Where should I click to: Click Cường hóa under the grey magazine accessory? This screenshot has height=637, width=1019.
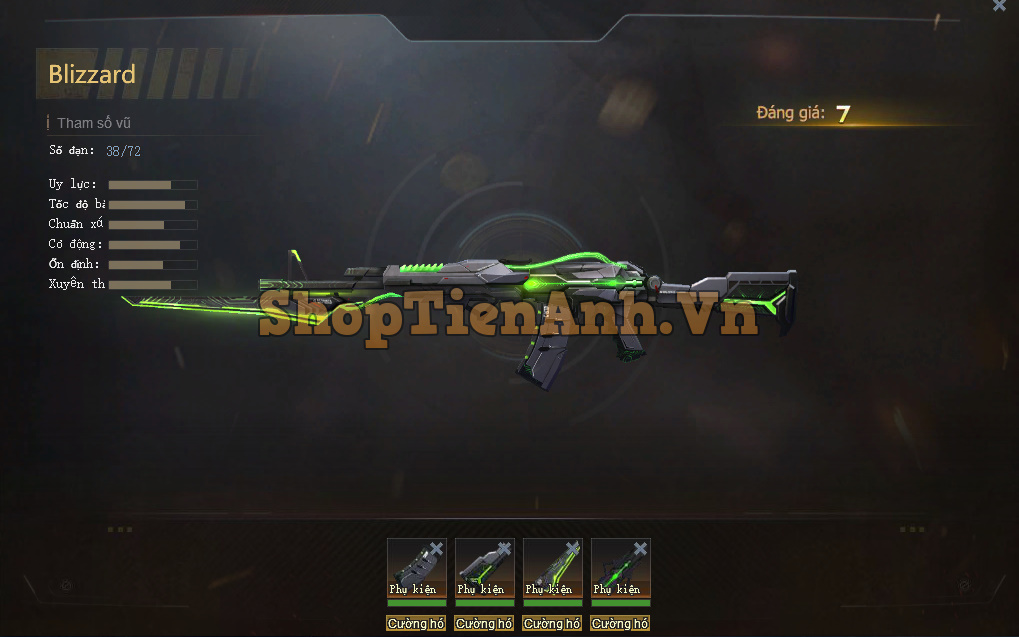pos(416,623)
